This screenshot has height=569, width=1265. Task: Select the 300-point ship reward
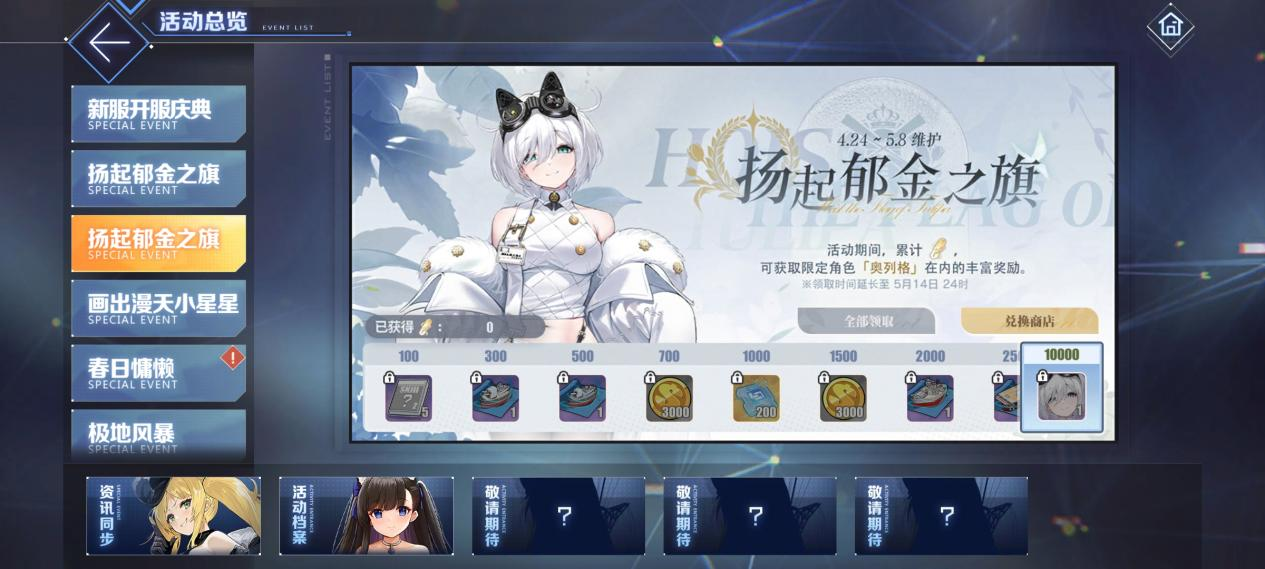point(496,397)
